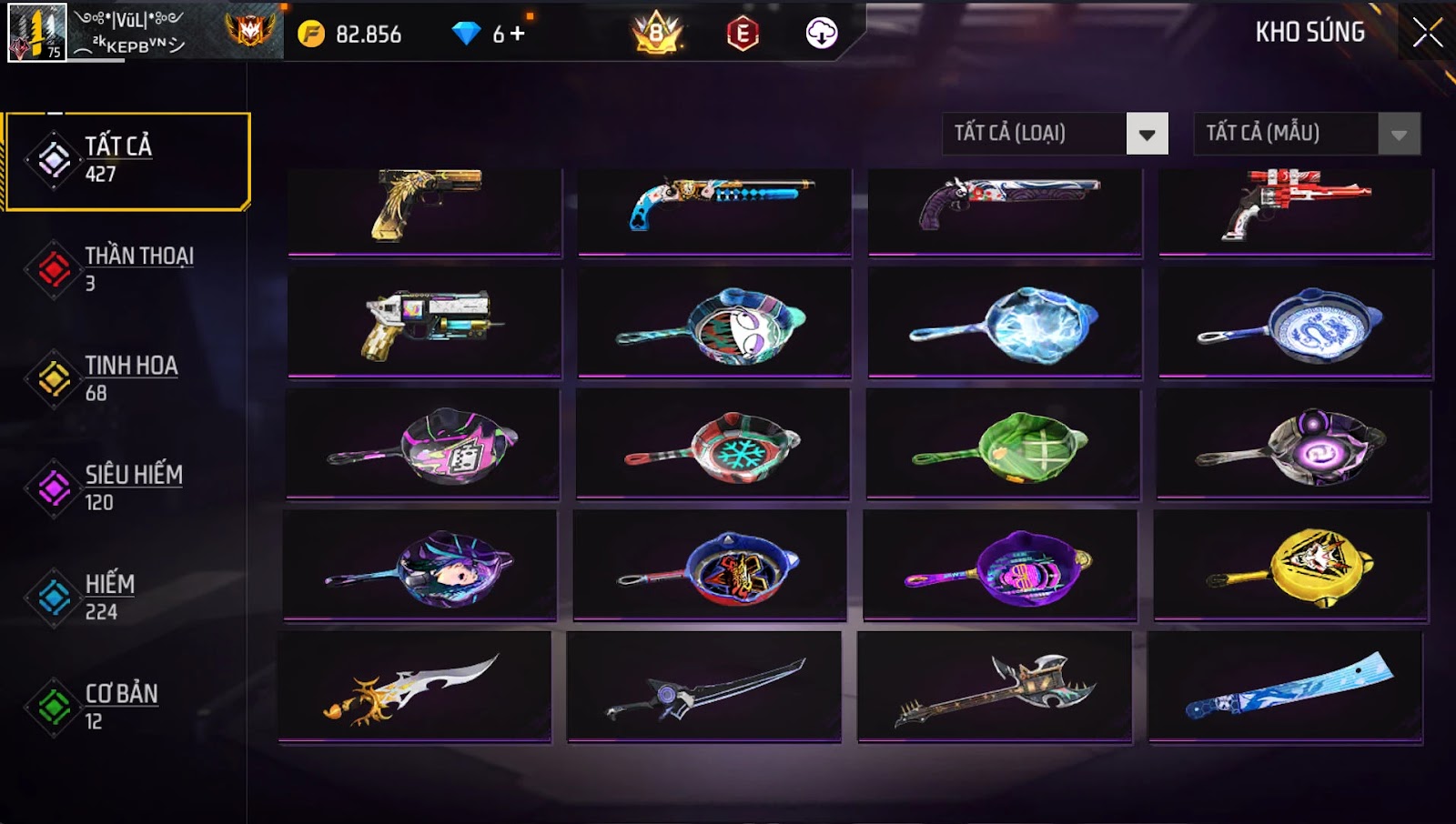Click the cloud download icon
The height and width of the screenshot is (824, 1456).
click(x=821, y=34)
